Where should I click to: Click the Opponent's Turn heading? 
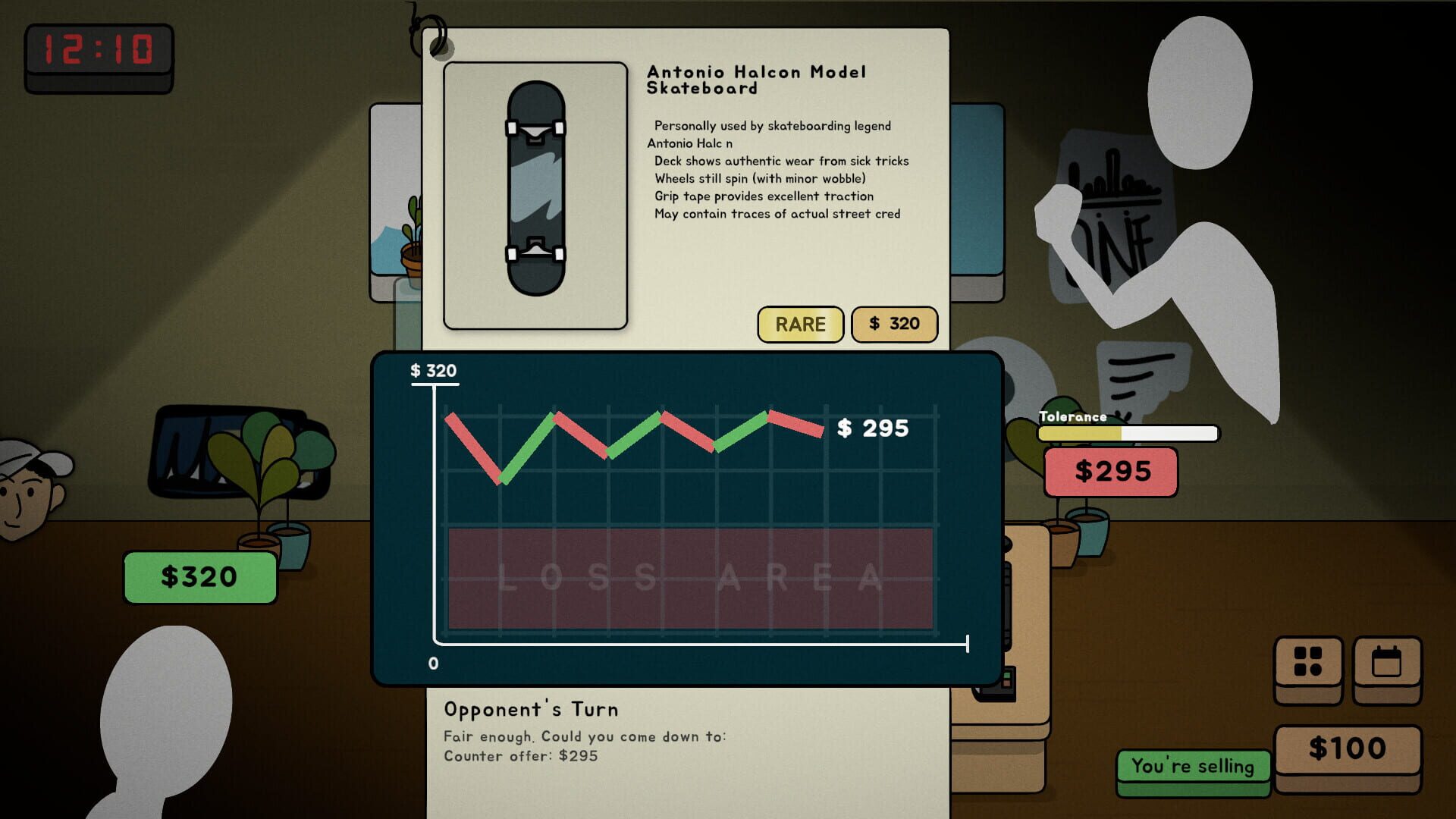pos(531,709)
